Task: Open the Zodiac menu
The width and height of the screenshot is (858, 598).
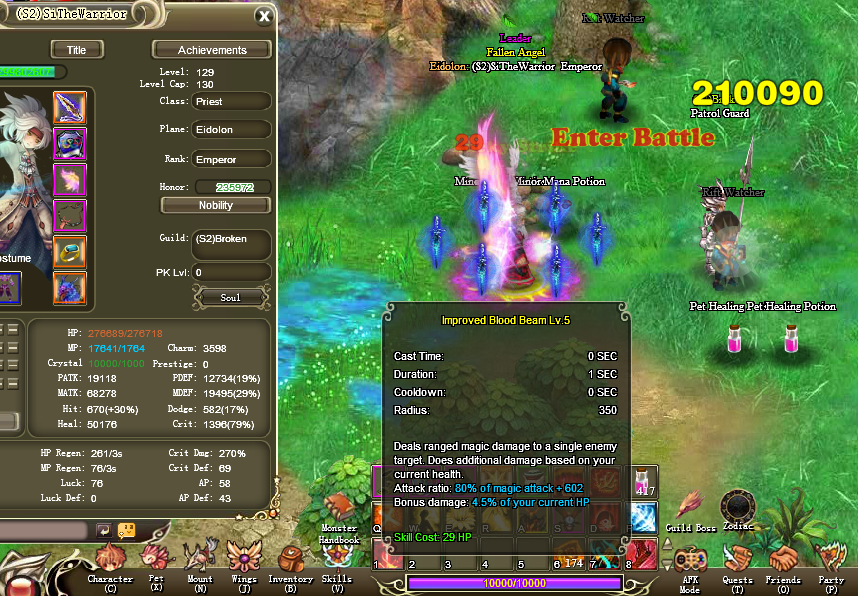Action: click(x=739, y=506)
